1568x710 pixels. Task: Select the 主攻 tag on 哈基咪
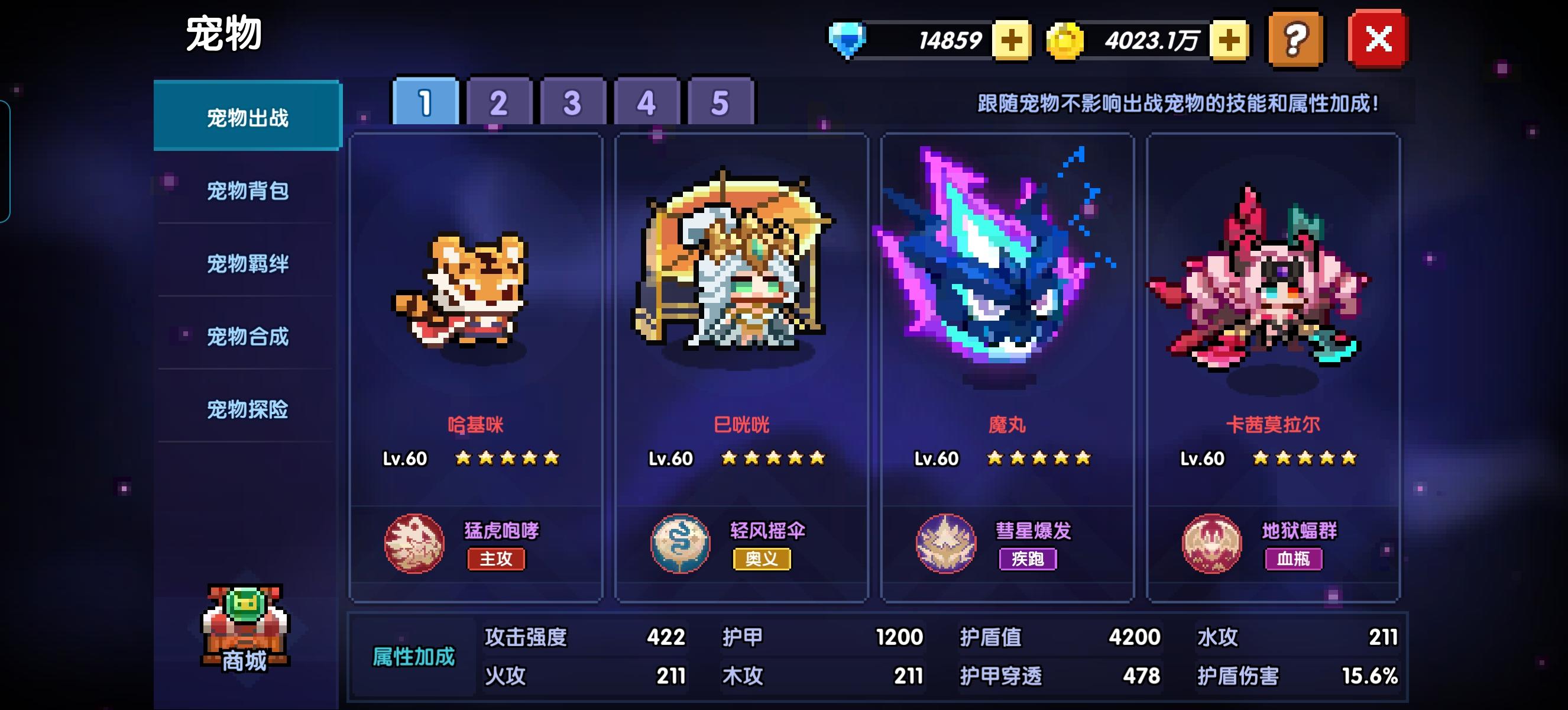(496, 561)
